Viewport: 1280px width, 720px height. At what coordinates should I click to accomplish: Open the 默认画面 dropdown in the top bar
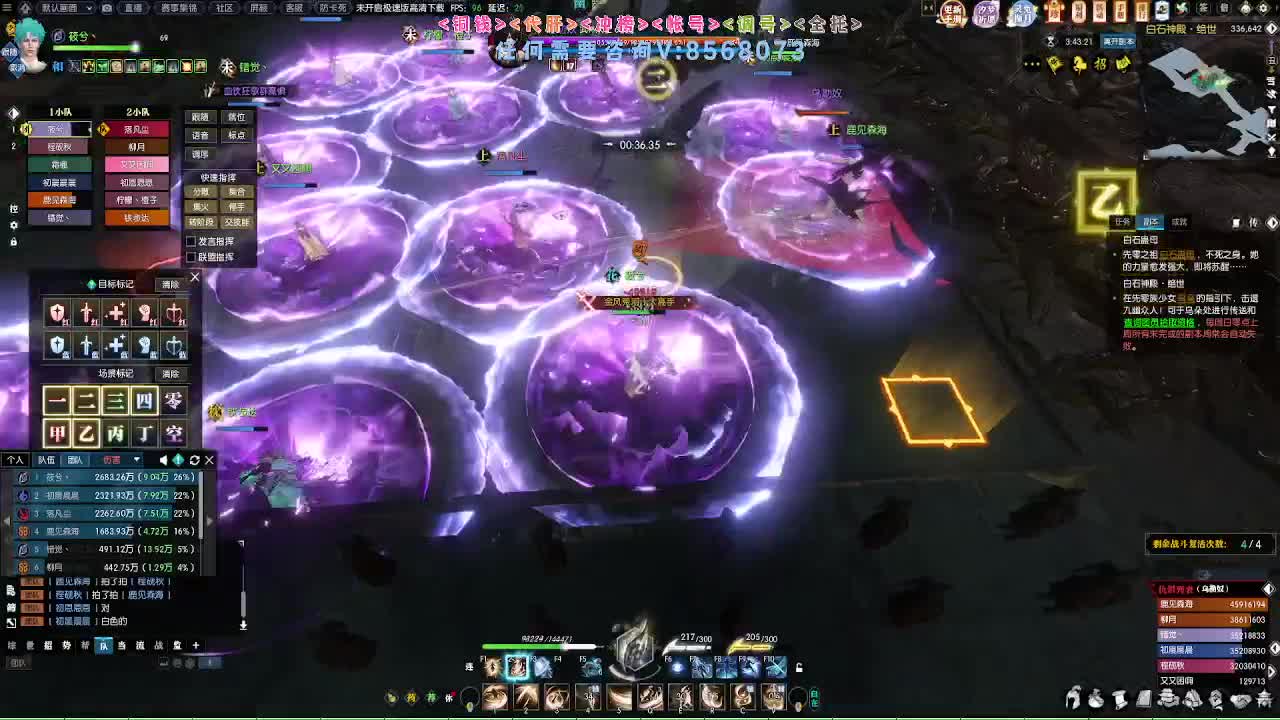(66, 8)
